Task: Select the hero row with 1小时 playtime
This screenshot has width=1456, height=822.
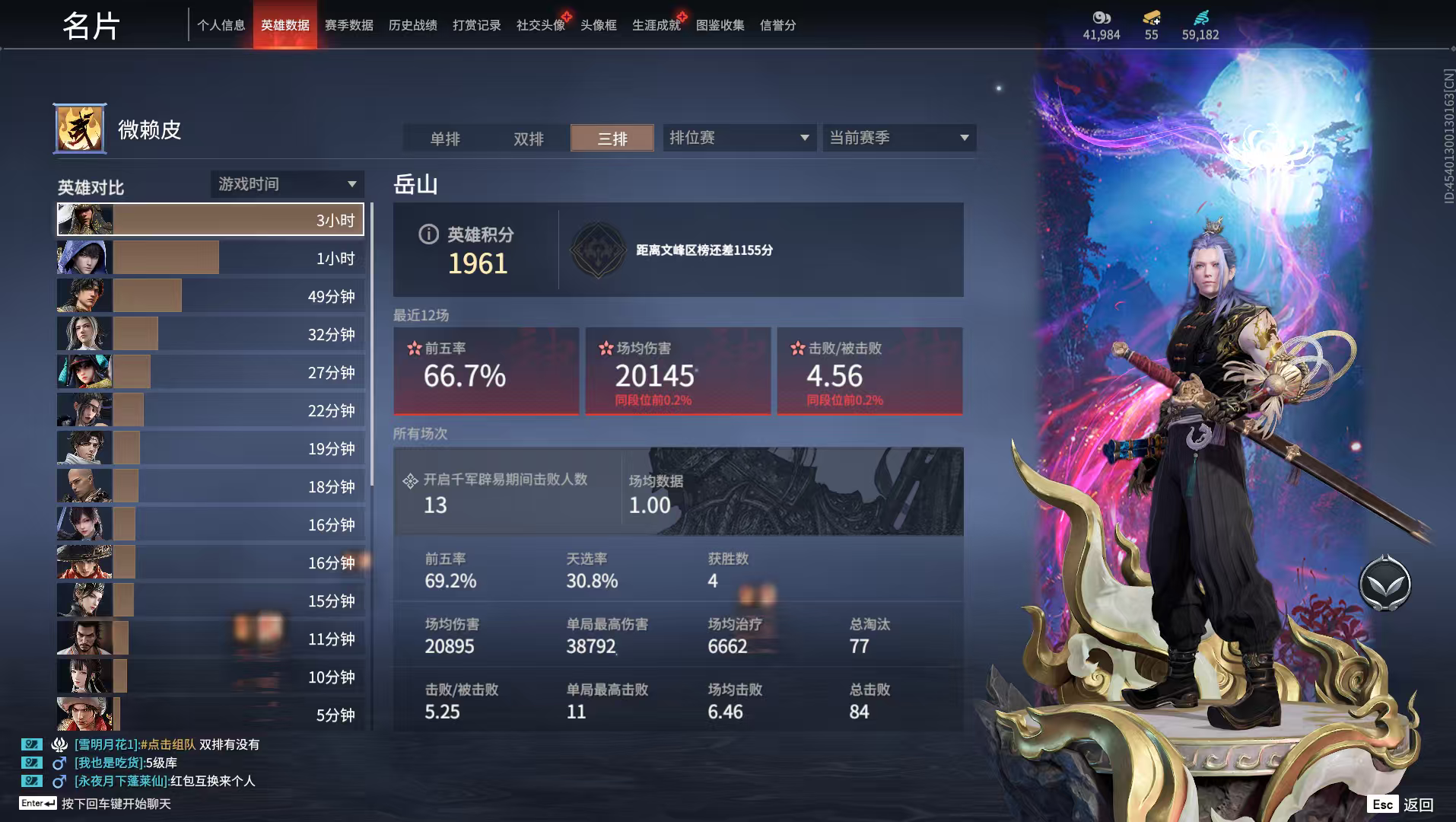Action: (x=210, y=258)
